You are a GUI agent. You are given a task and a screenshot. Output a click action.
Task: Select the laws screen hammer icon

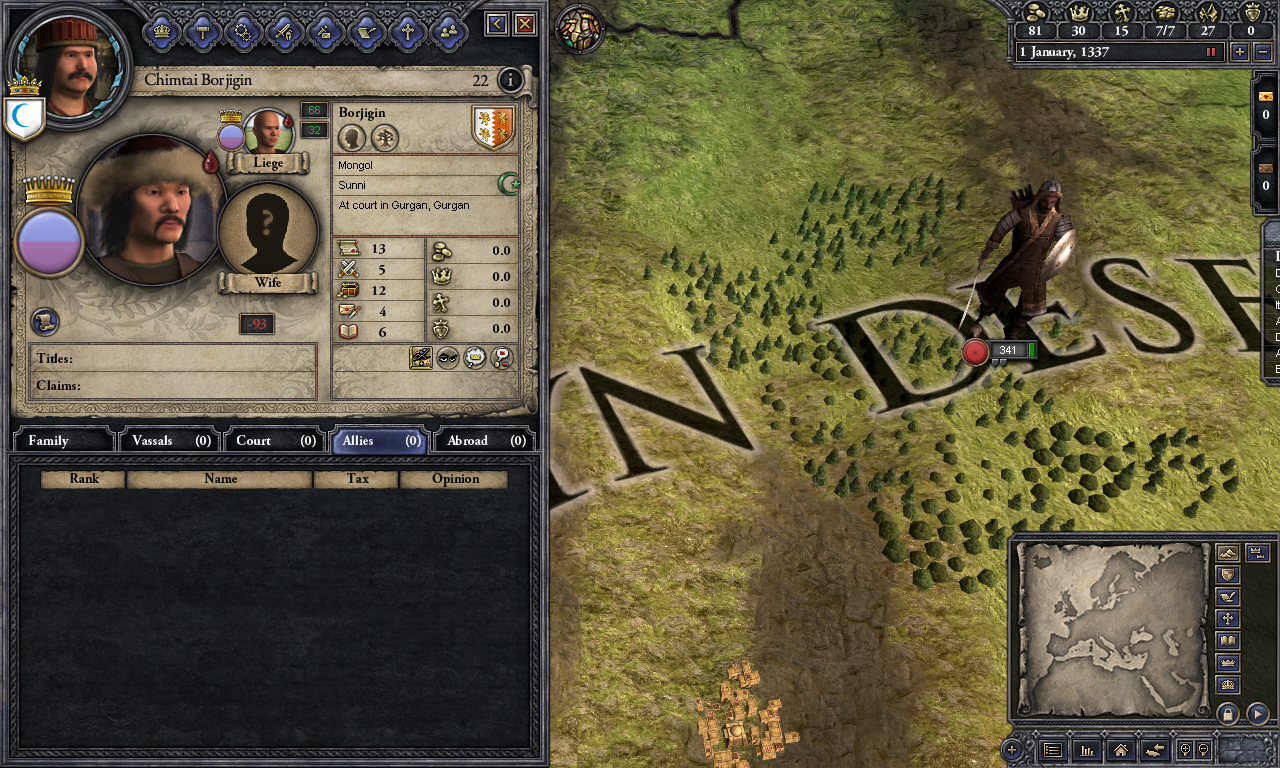pos(202,30)
